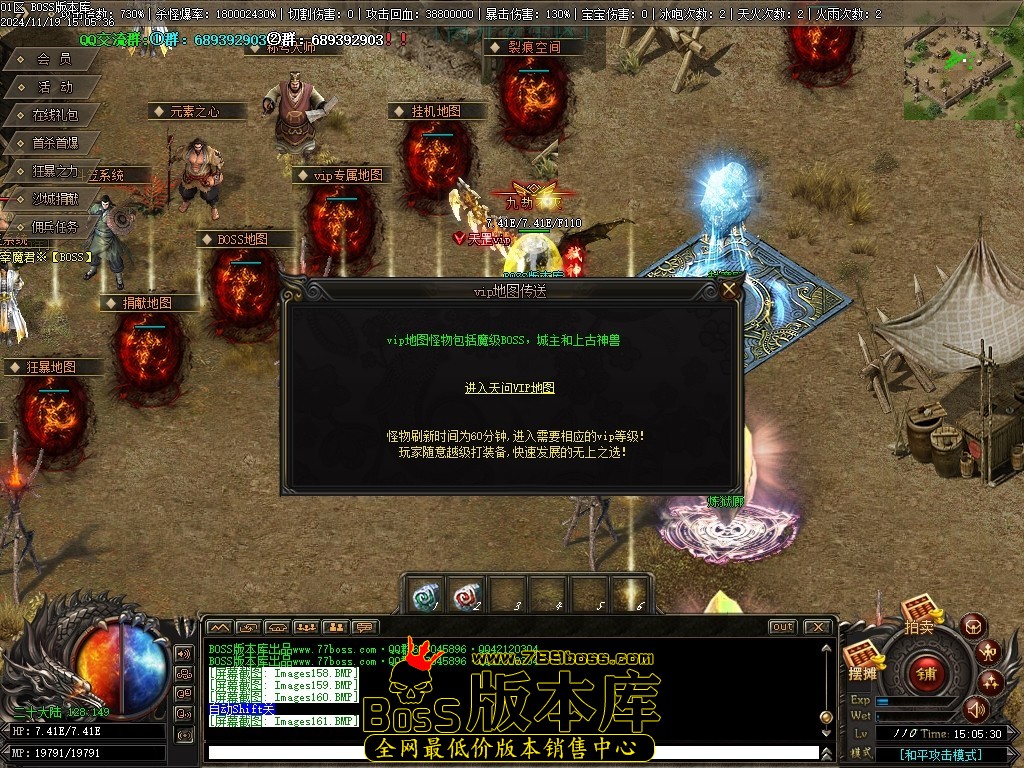
Task: Click the chat panel 'out' button
Action: pos(783,627)
